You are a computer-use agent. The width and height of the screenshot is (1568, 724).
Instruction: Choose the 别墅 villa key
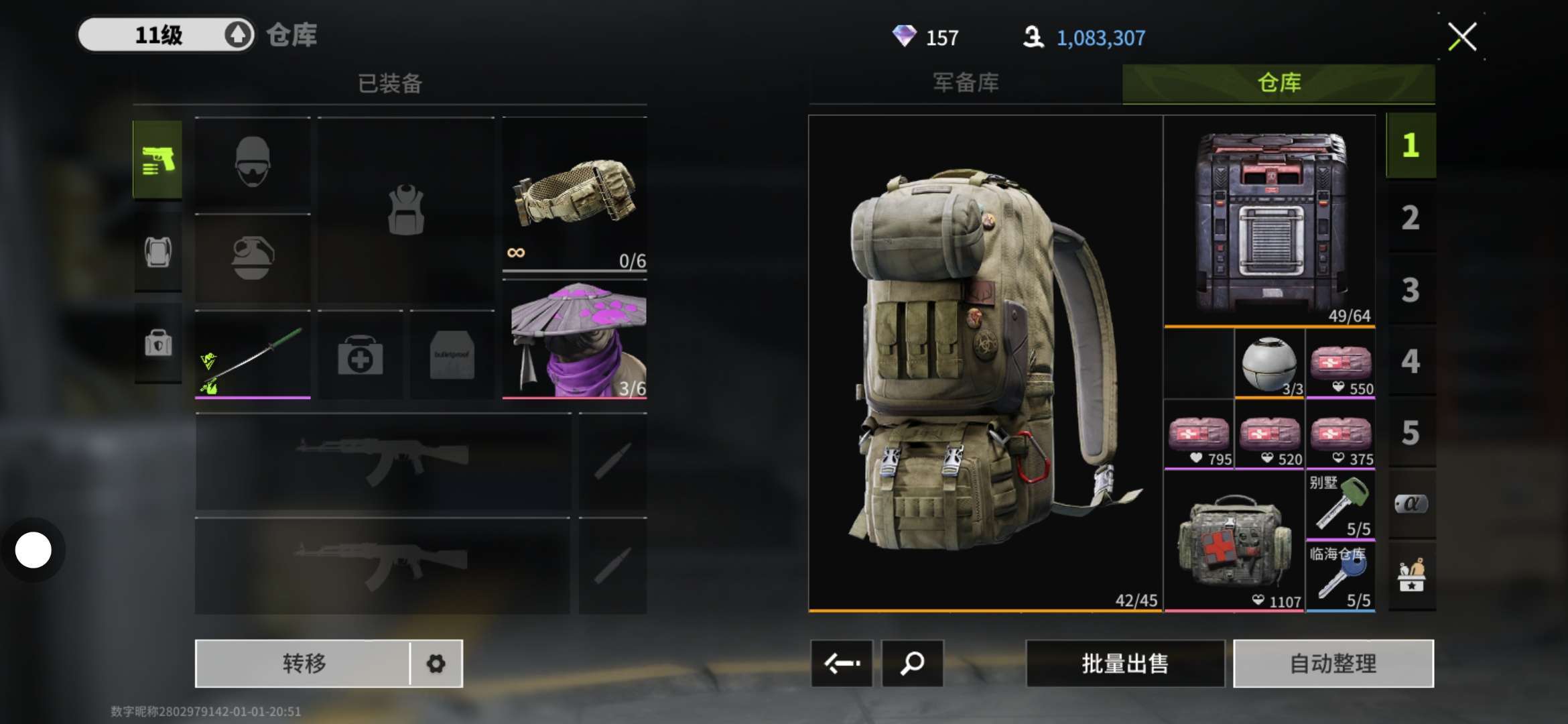pos(1340,505)
